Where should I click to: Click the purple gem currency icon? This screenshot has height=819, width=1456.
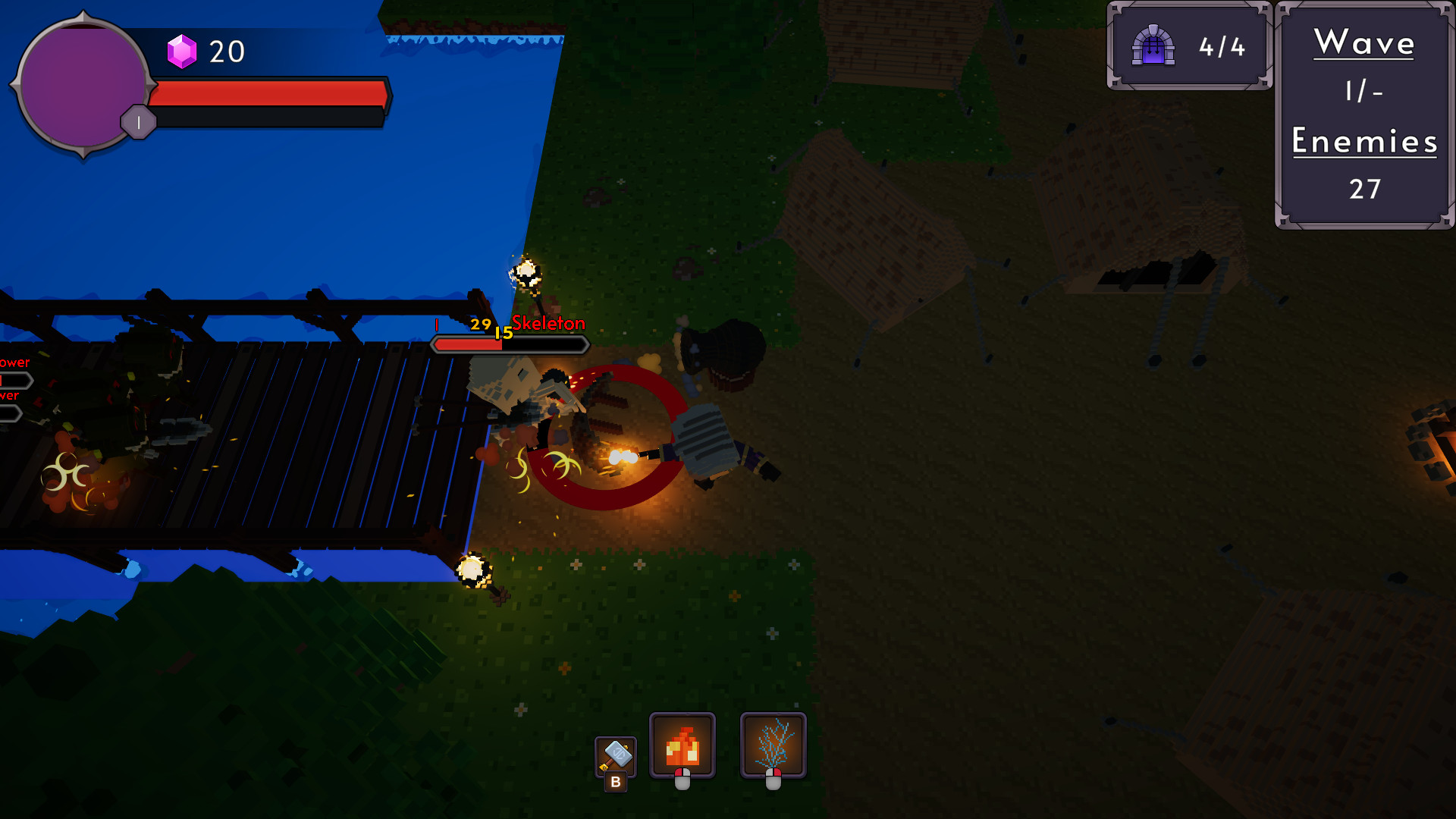coord(183,52)
